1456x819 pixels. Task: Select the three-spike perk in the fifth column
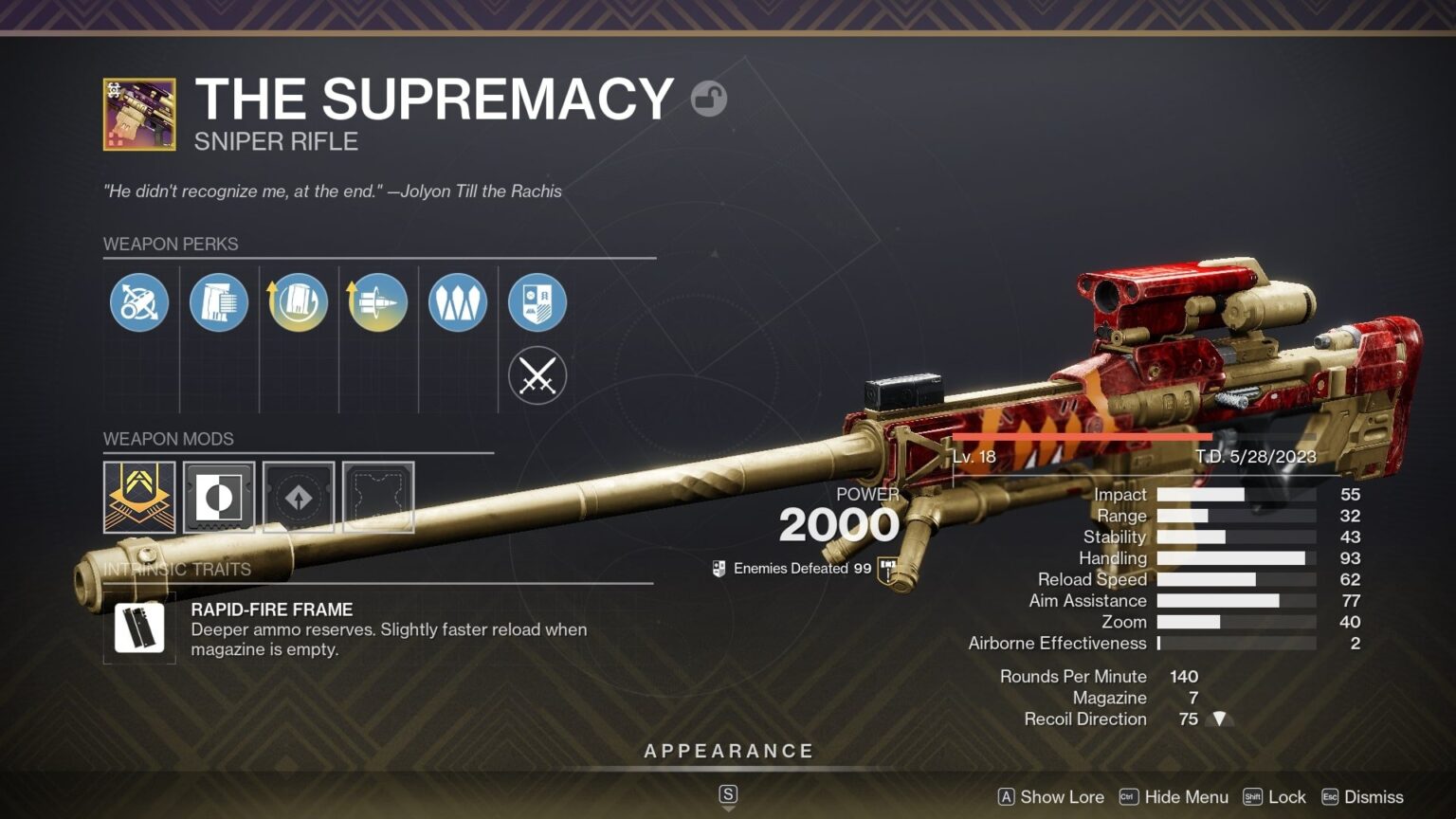tap(457, 301)
